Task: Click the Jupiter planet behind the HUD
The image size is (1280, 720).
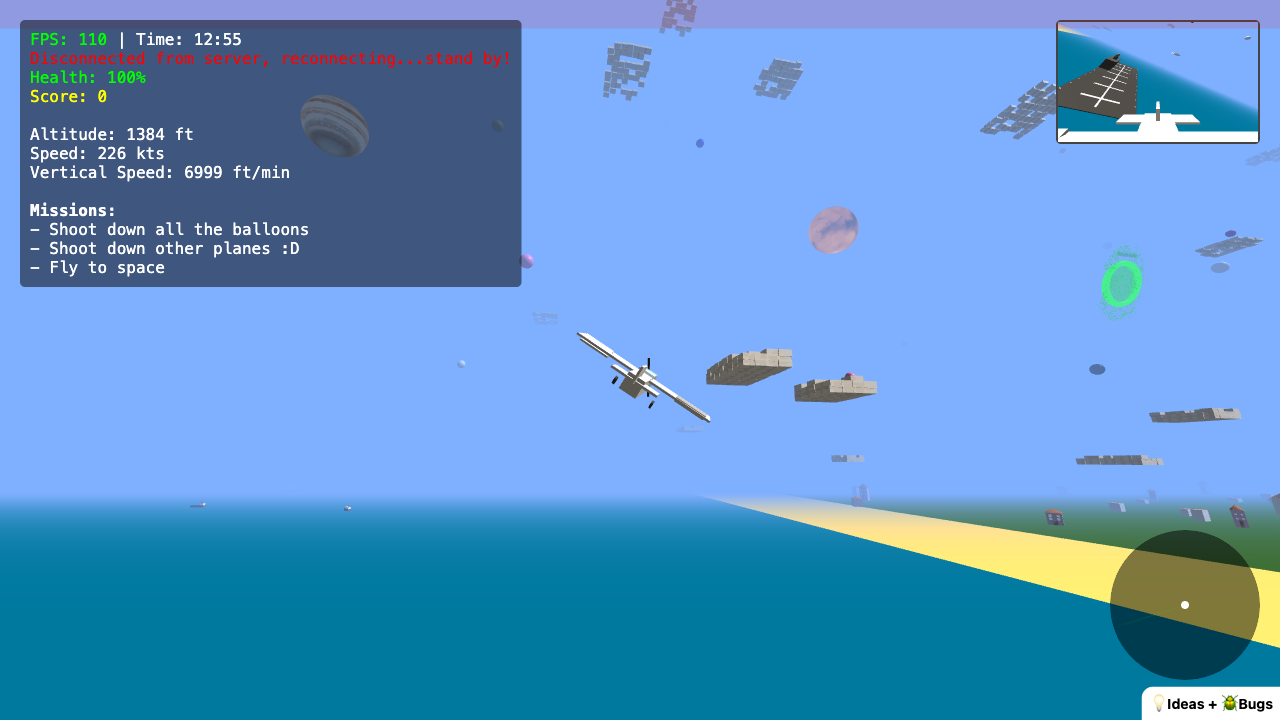Action: click(334, 125)
